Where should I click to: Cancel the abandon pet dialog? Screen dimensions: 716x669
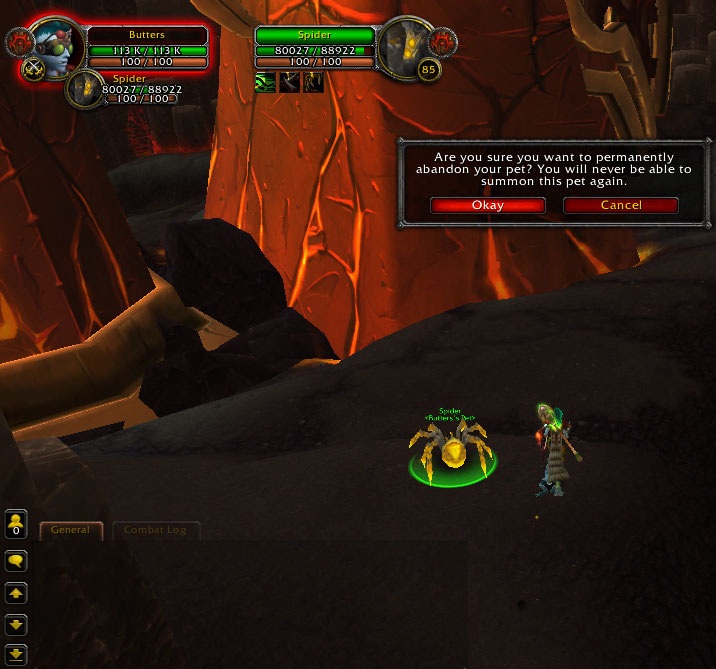[x=620, y=205]
